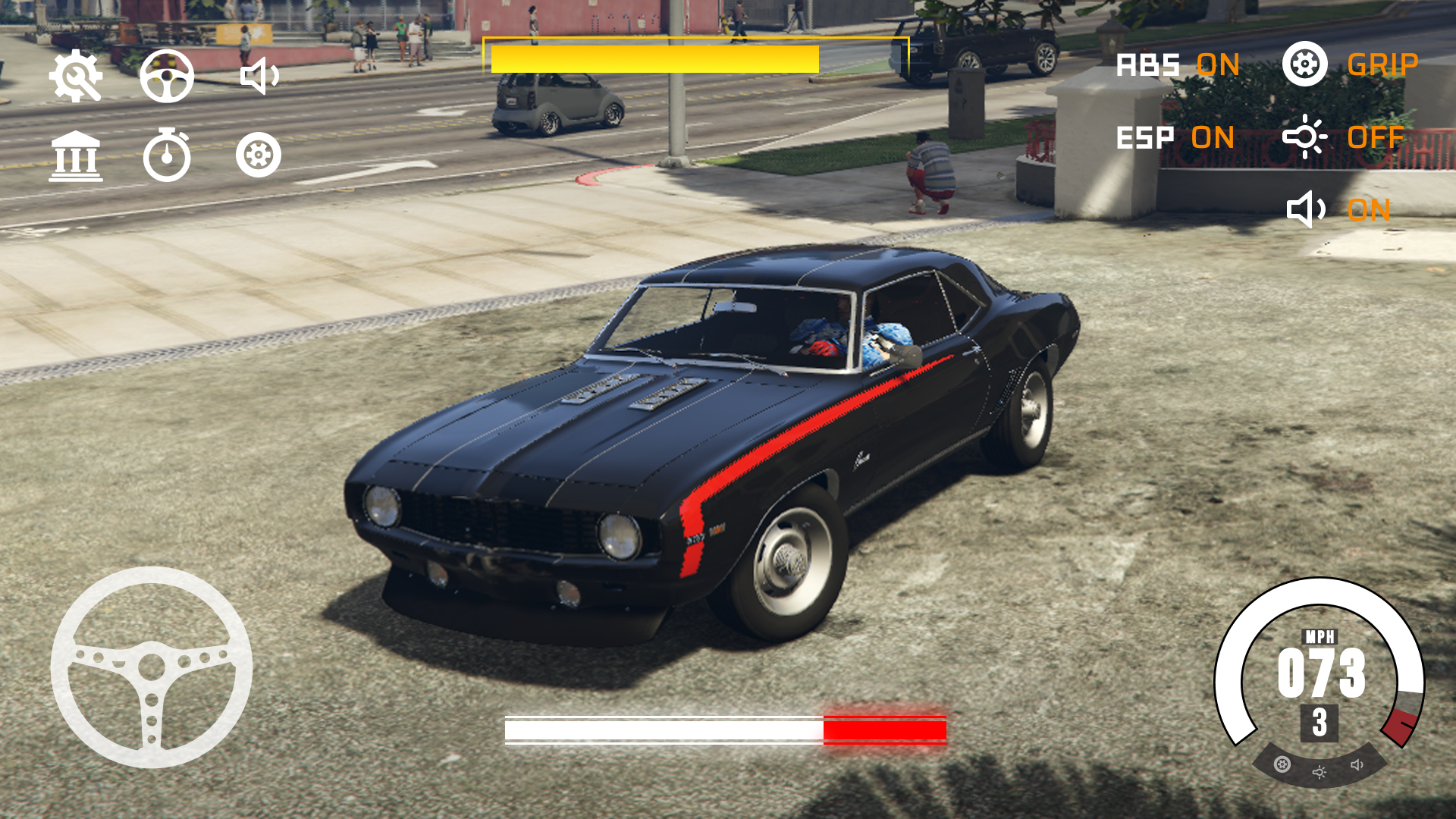Mute sound by clicking the ON toggle
Viewport: 1456px width, 819px height.
(x=1369, y=211)
